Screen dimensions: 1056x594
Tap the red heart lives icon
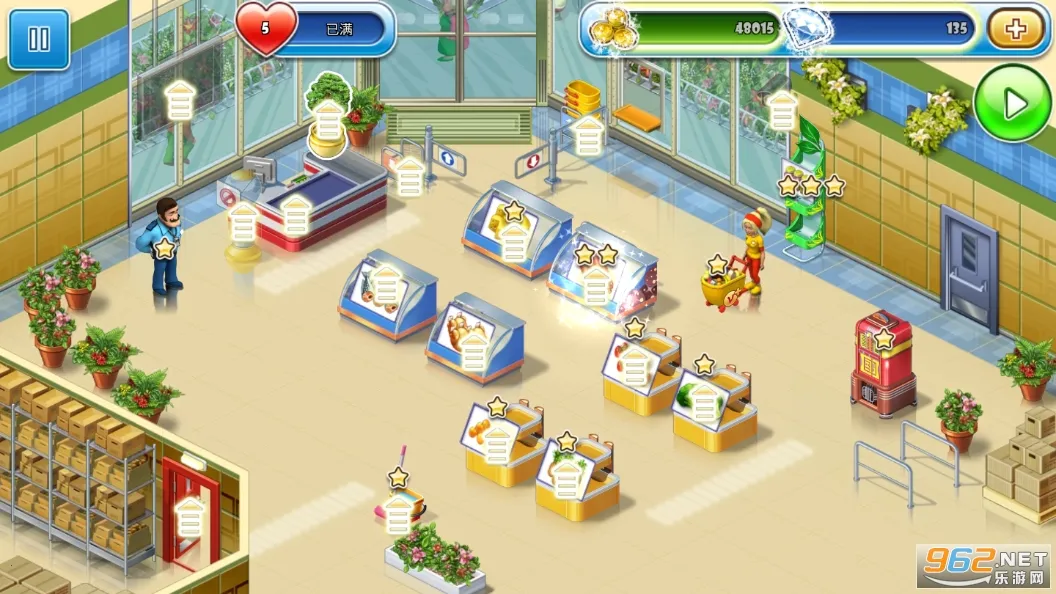pos(266,29)
